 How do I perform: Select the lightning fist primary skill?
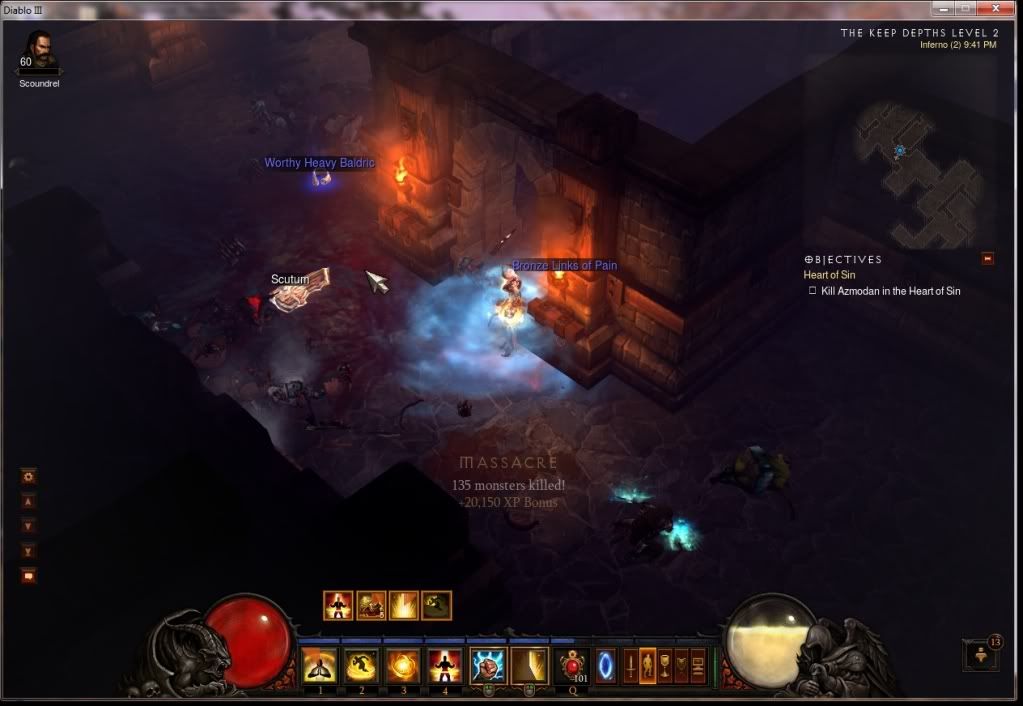(x=488, y=665)
